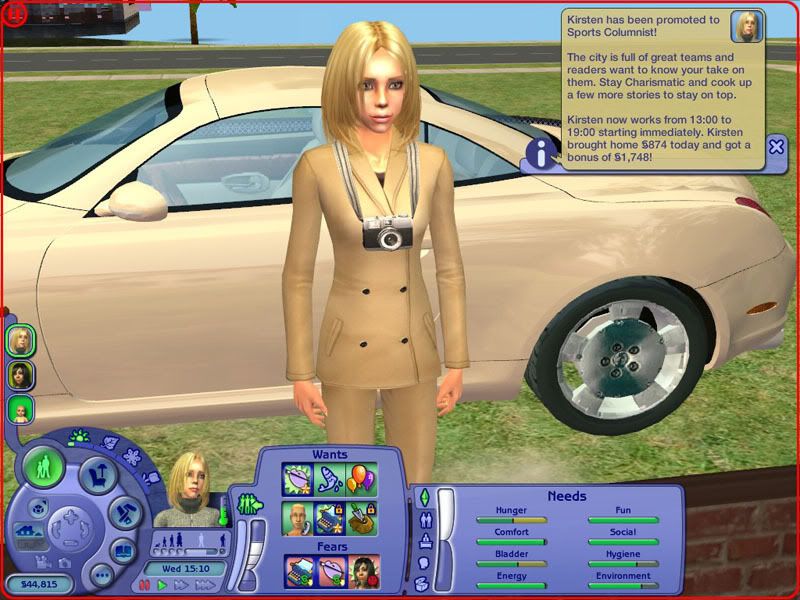The height and width of the screenshot is (600, 800).
Task: Open Buy mode with the armchair button
Action: tap(96, 473)
